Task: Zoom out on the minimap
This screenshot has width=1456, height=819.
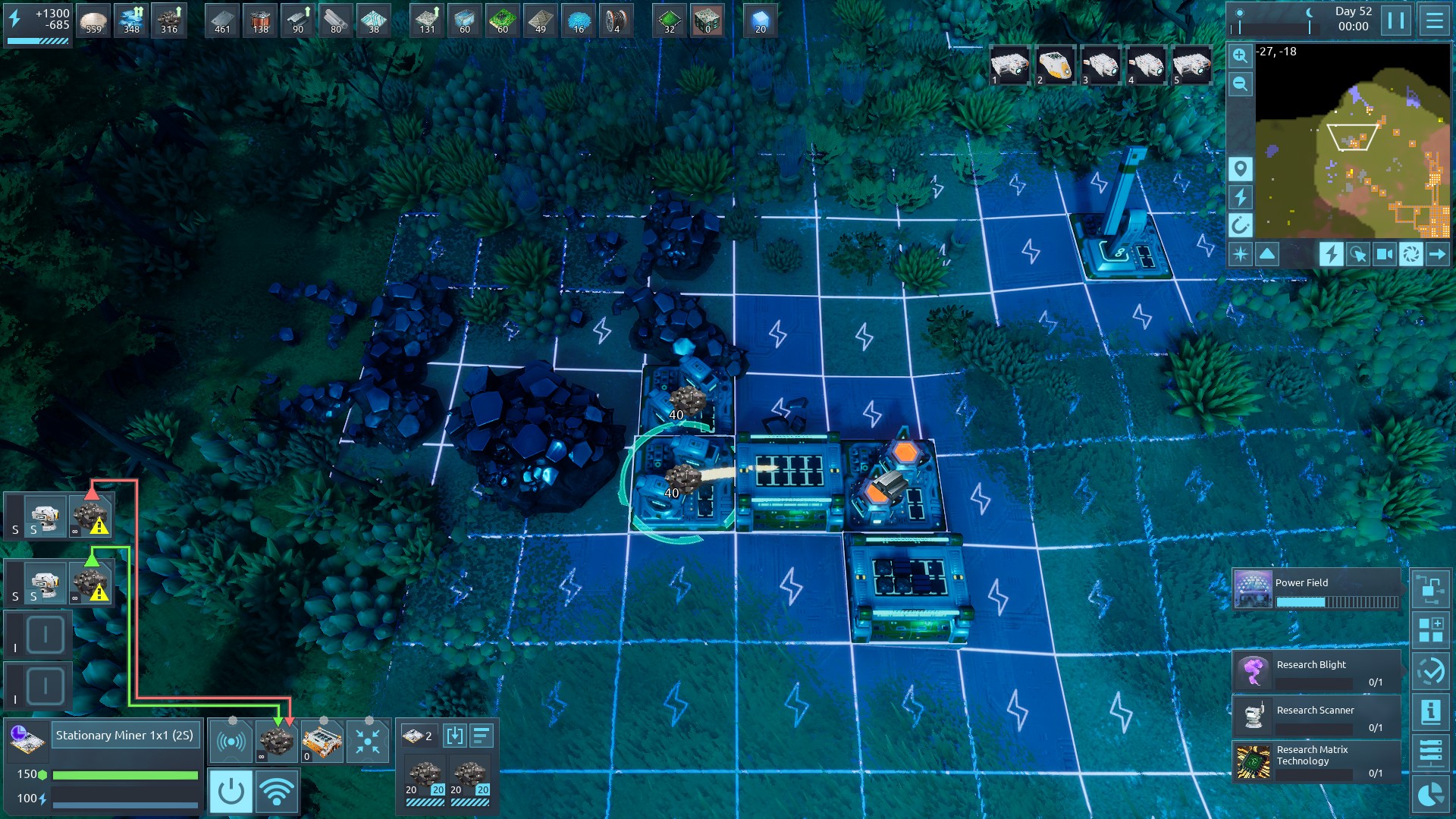Action: pos(1240,83)
